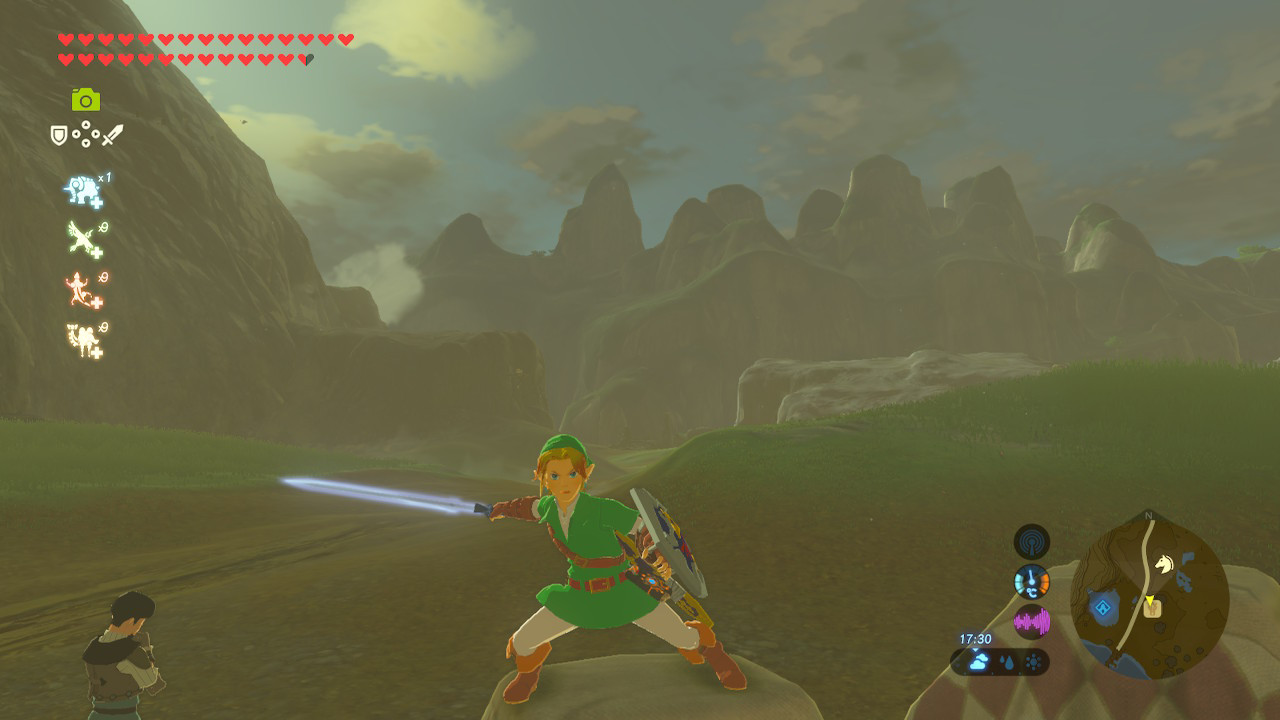1280x720 pixels.
Task: Expand the d-pad down arrow selector
Action: [x=85, y=145]
